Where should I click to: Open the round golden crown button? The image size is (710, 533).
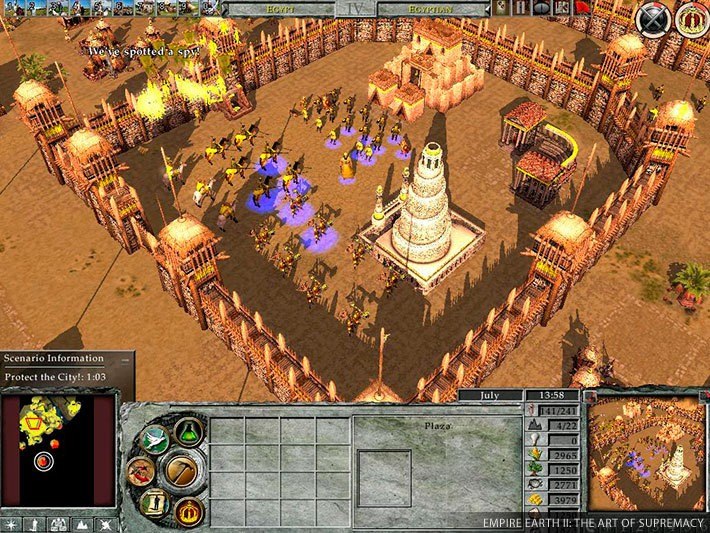click(691, 19)
